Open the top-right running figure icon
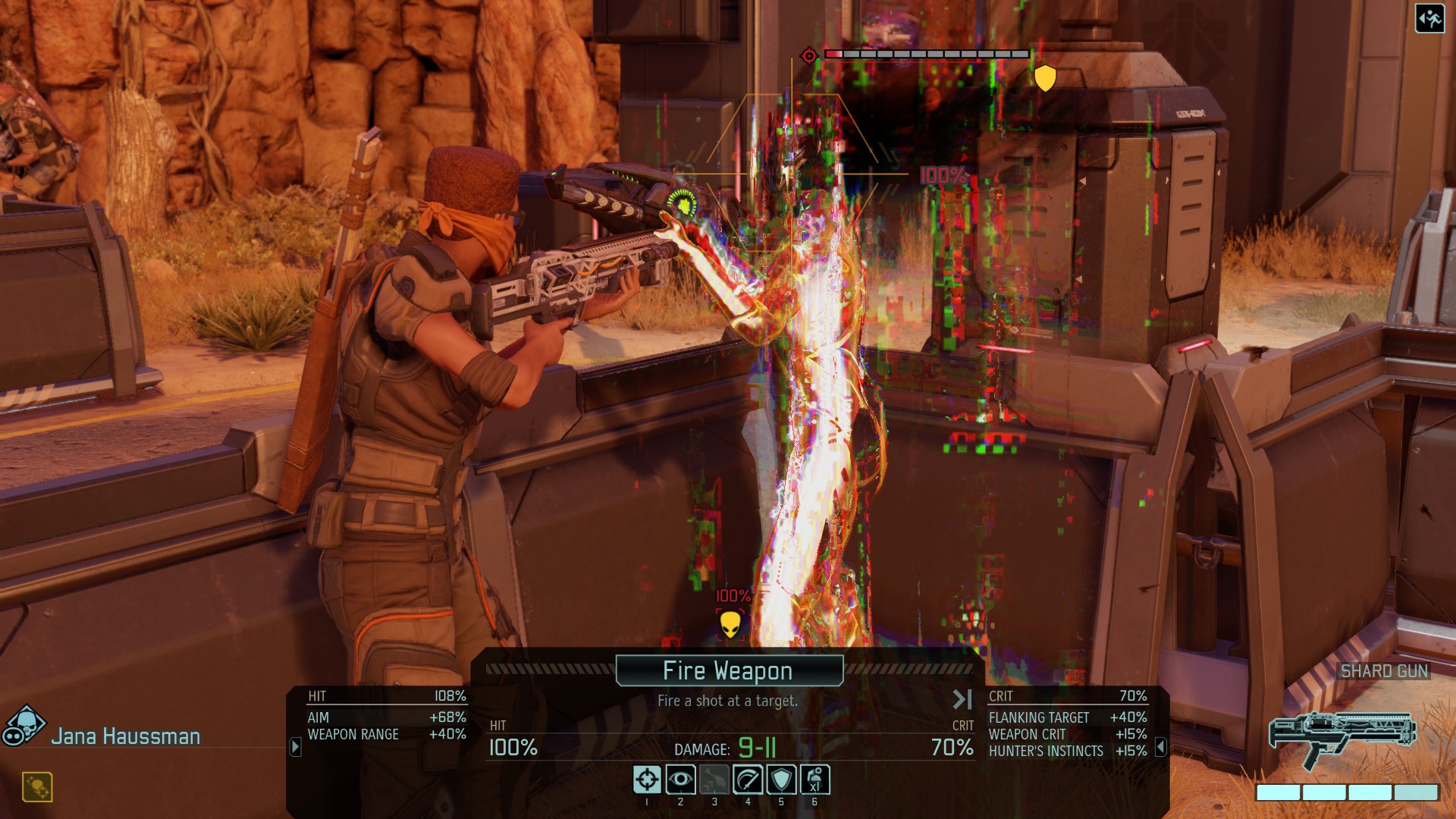 [x=1429, y=18]
